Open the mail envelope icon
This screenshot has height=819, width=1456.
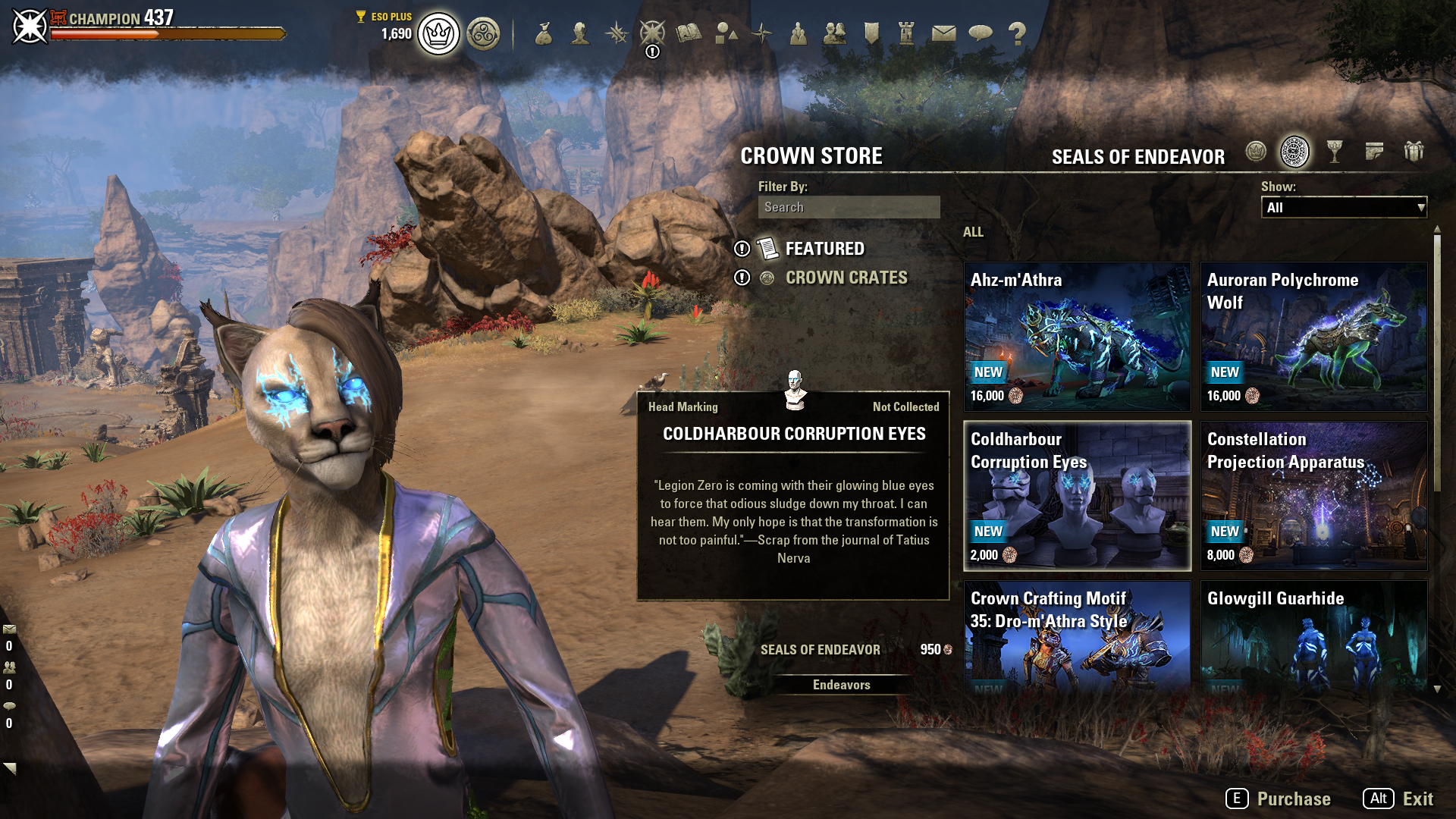tap(943, 33)
